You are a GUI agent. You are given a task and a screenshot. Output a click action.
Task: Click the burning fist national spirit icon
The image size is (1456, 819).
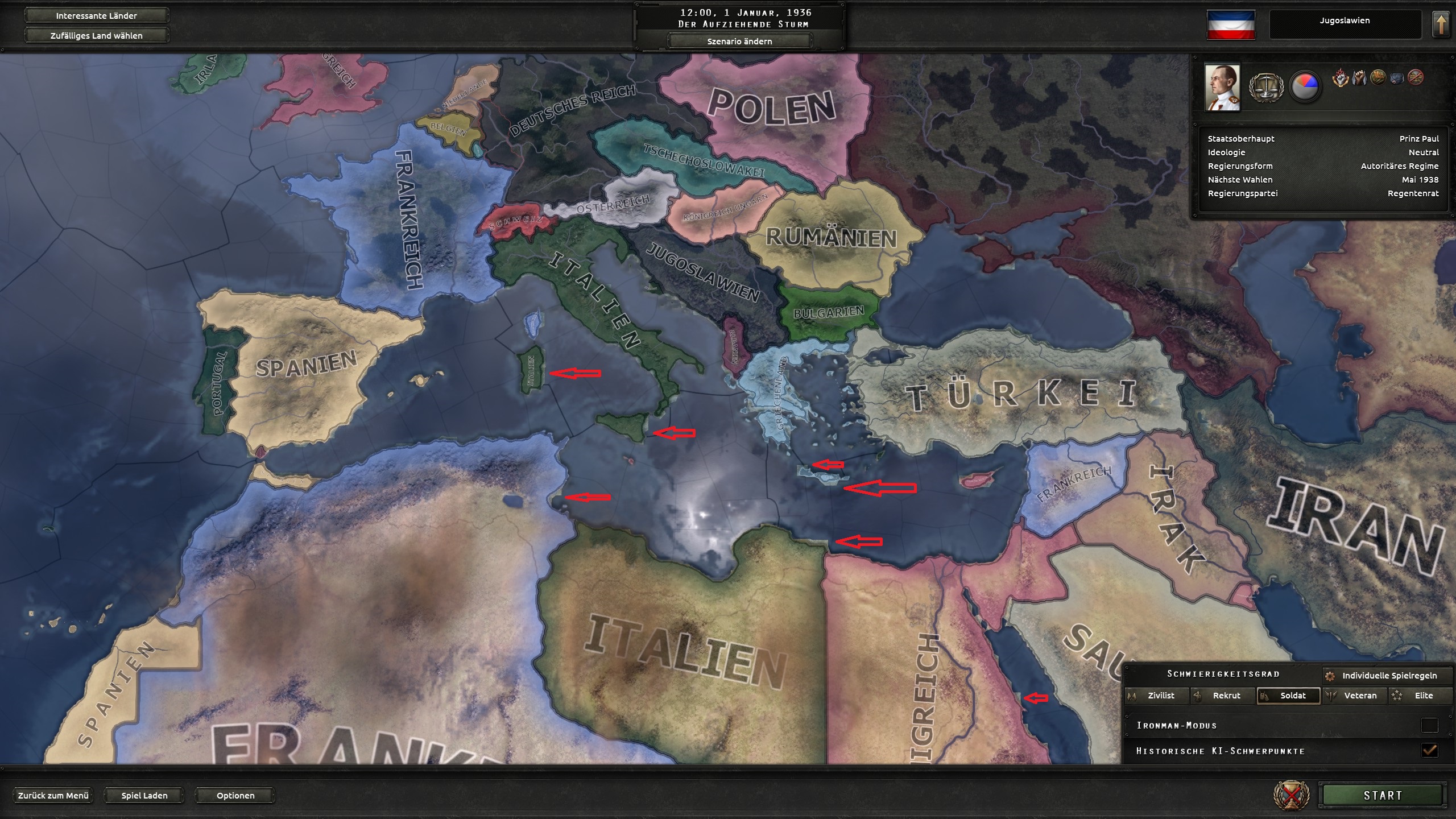click(1340, 78)
